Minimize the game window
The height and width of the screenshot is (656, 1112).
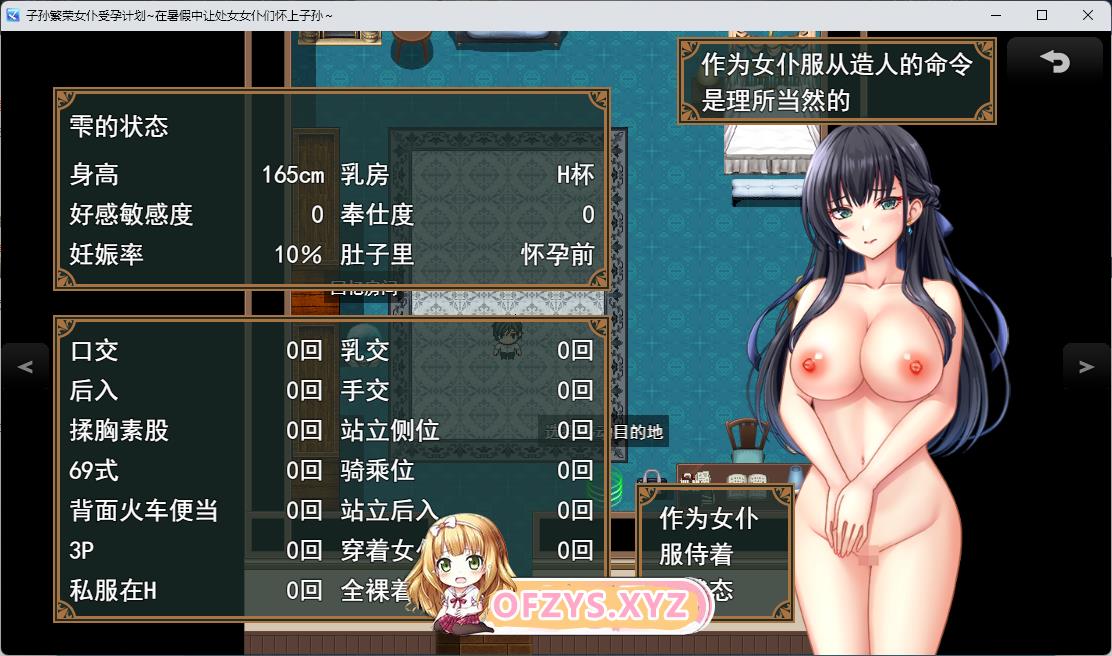[x=996, y=15]
